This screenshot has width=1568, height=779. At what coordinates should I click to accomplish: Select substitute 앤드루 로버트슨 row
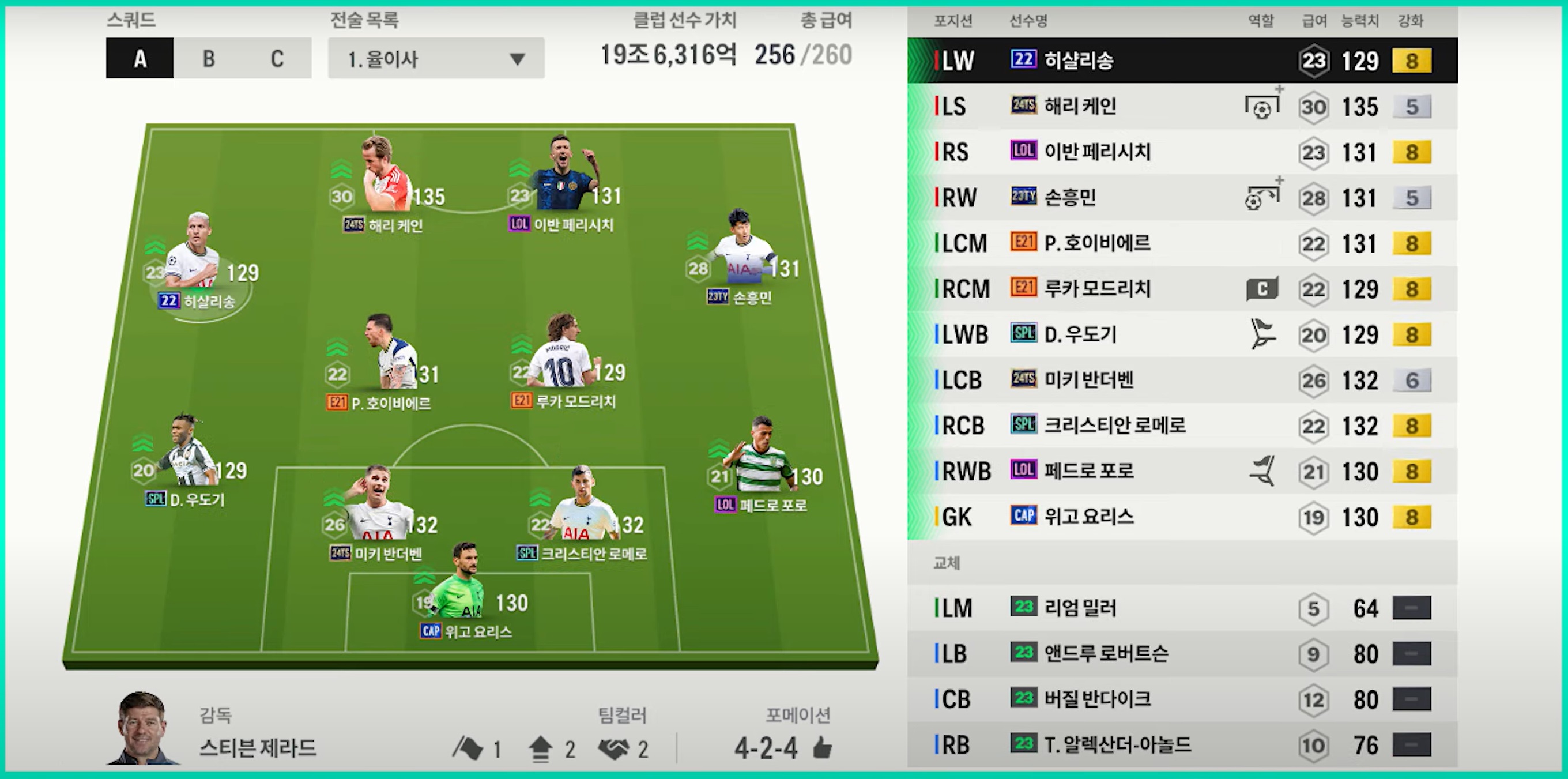[1181, 653]
